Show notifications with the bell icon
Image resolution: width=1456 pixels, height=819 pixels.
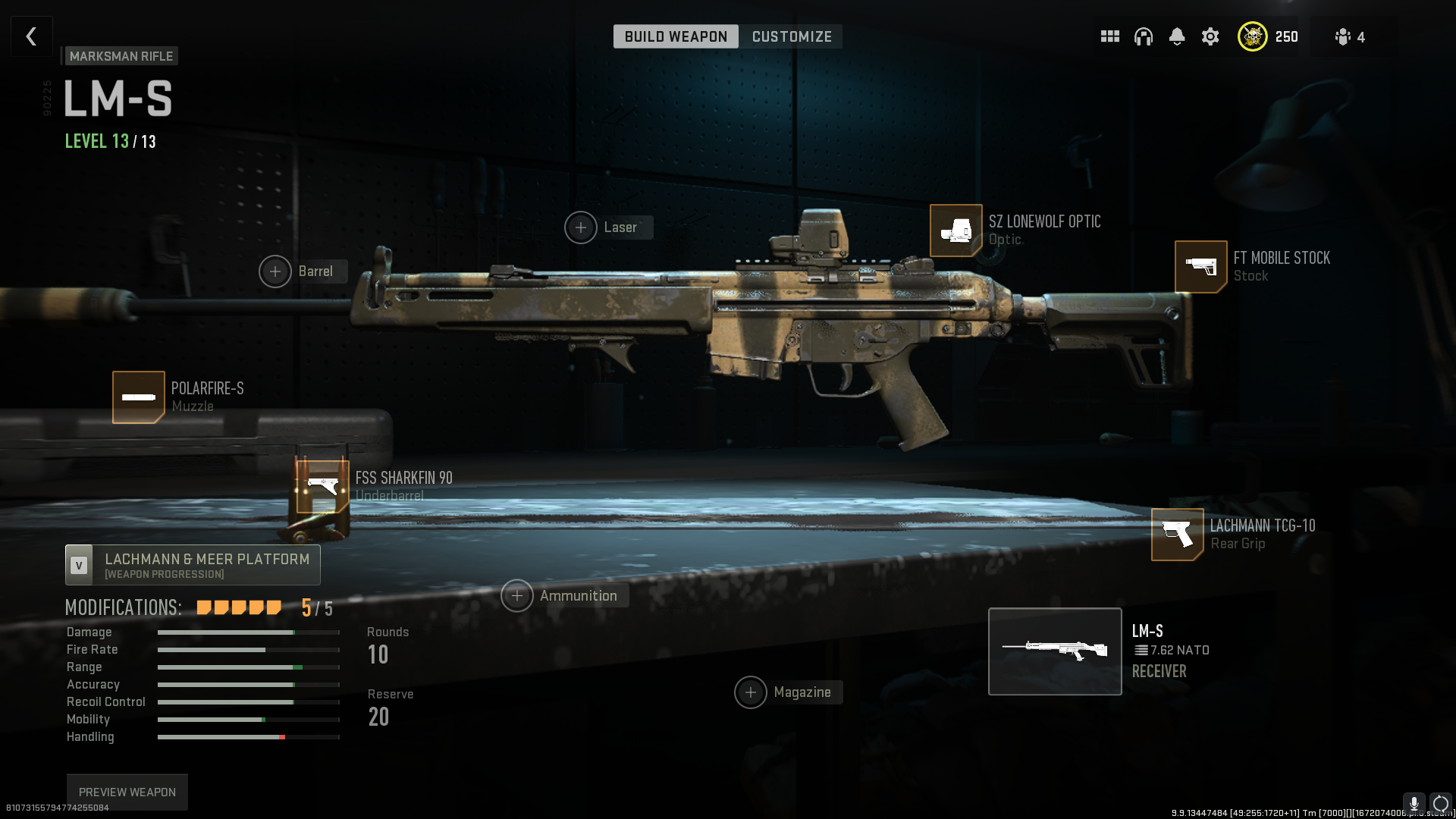tap(1176, 36)
